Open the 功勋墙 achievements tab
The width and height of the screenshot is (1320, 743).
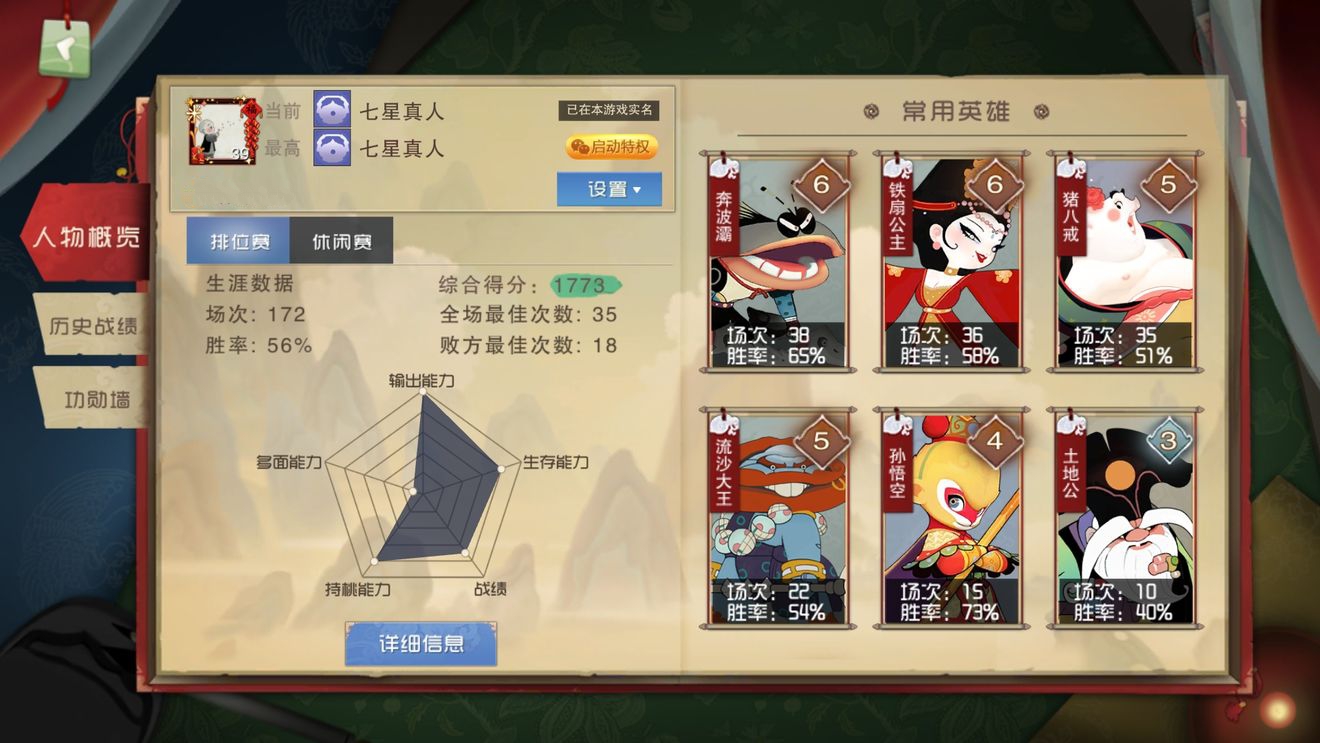(95, 400)
